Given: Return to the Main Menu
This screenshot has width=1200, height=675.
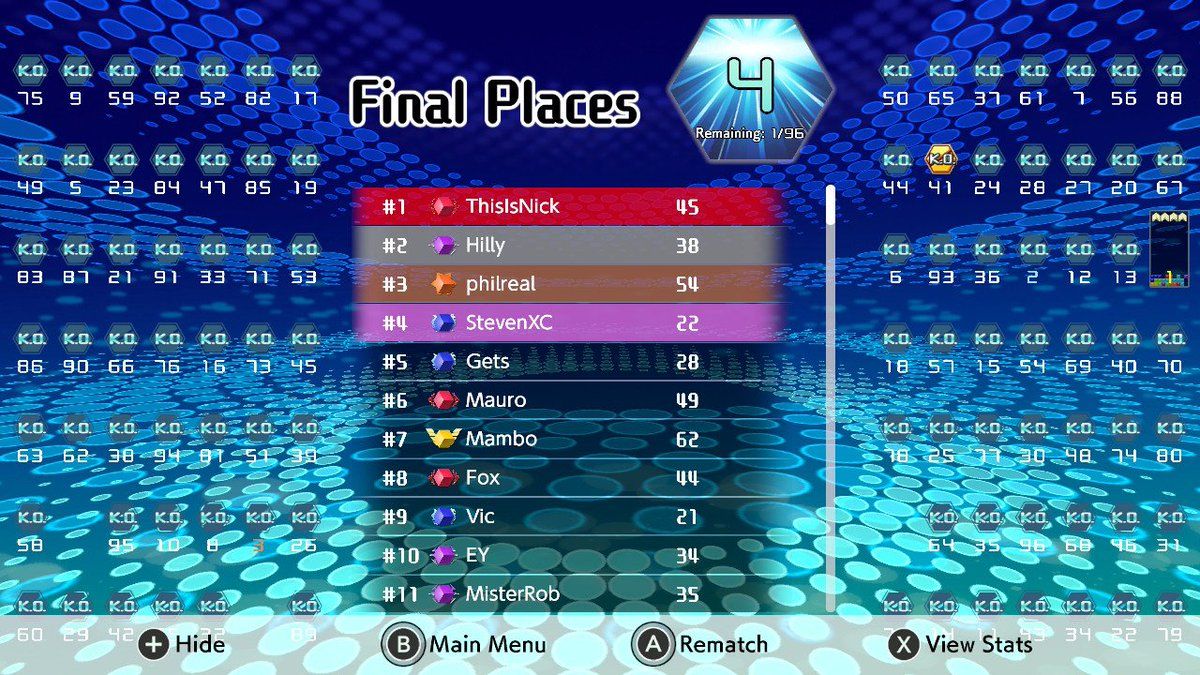Looking at the screenshot, I should pyautogui.click(x=465, y=645).
